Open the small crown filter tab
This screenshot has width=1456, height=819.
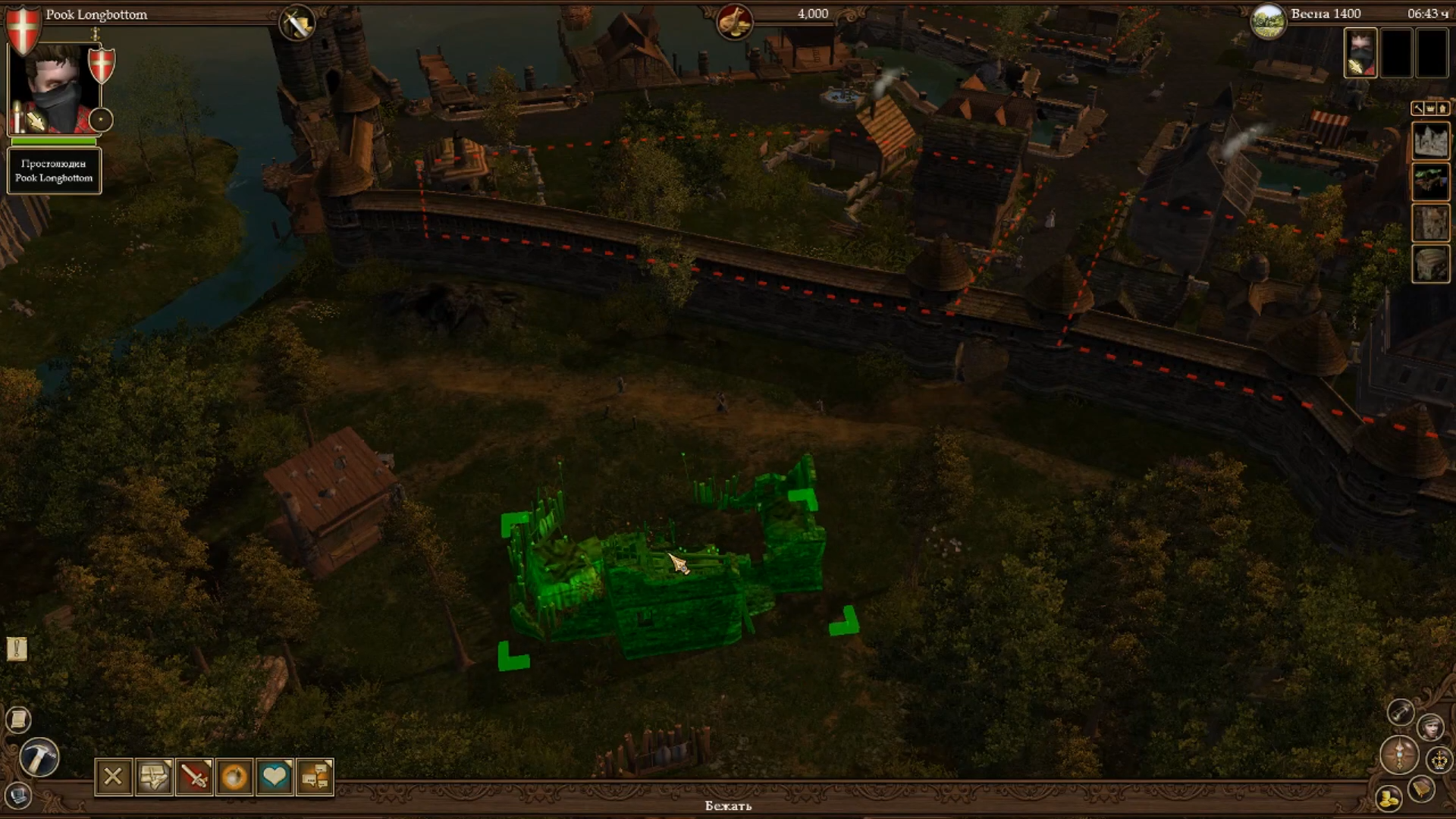click(x=1430, y=108)
